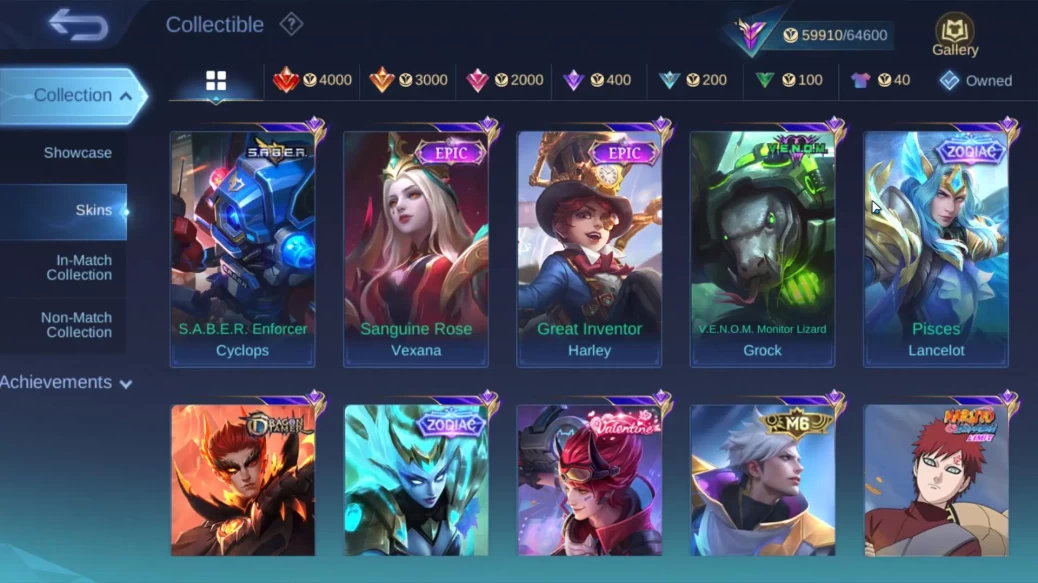Image resolution: width=1038 pixels, height=583 pixels.
Task: Open the Gallery
Action: 955,35
